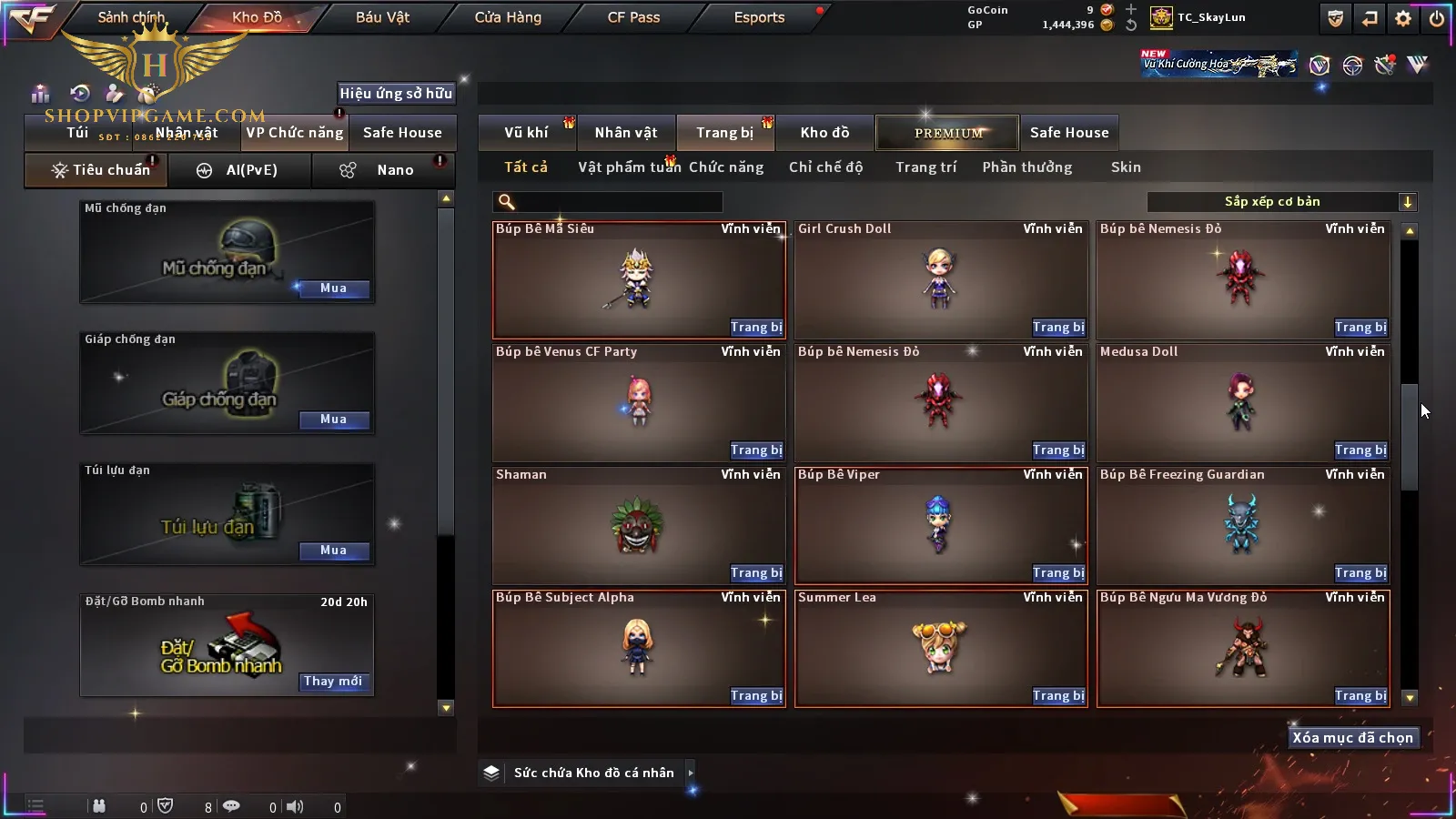Buy the Mũ chống đạn helmet
Image resolution: width=1456 pixels, height=819 pixels.
(333, 288)
